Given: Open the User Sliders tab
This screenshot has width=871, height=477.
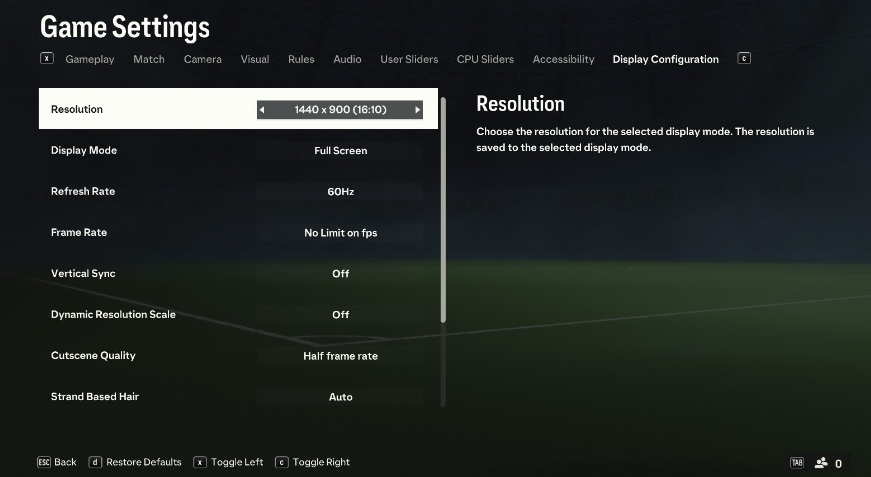Looking at the screenshot, I should pyautogui.click(x=409, y=59).
